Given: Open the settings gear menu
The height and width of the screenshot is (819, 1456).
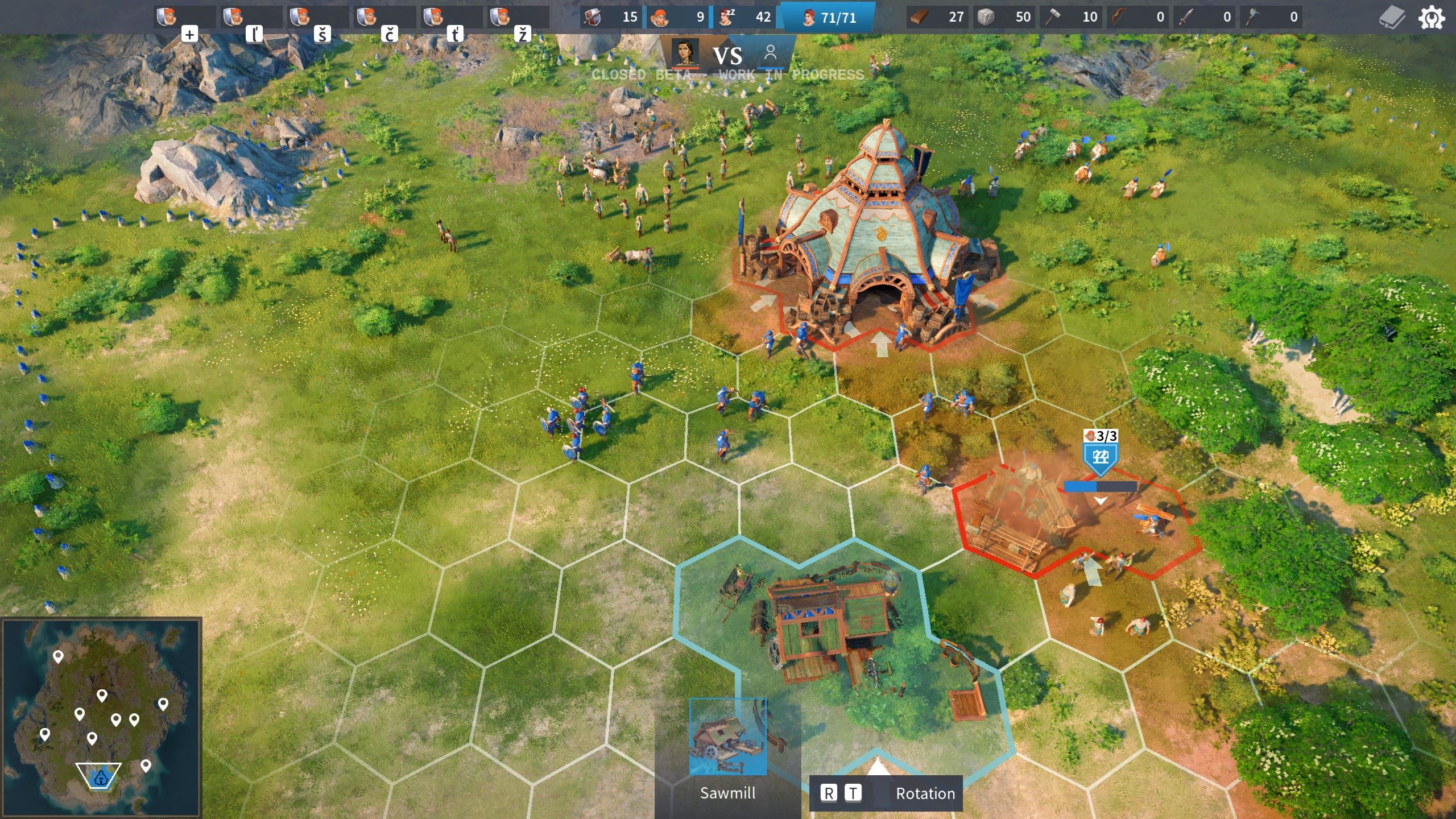Looking at the screenshot, I should click(1431, 18).
